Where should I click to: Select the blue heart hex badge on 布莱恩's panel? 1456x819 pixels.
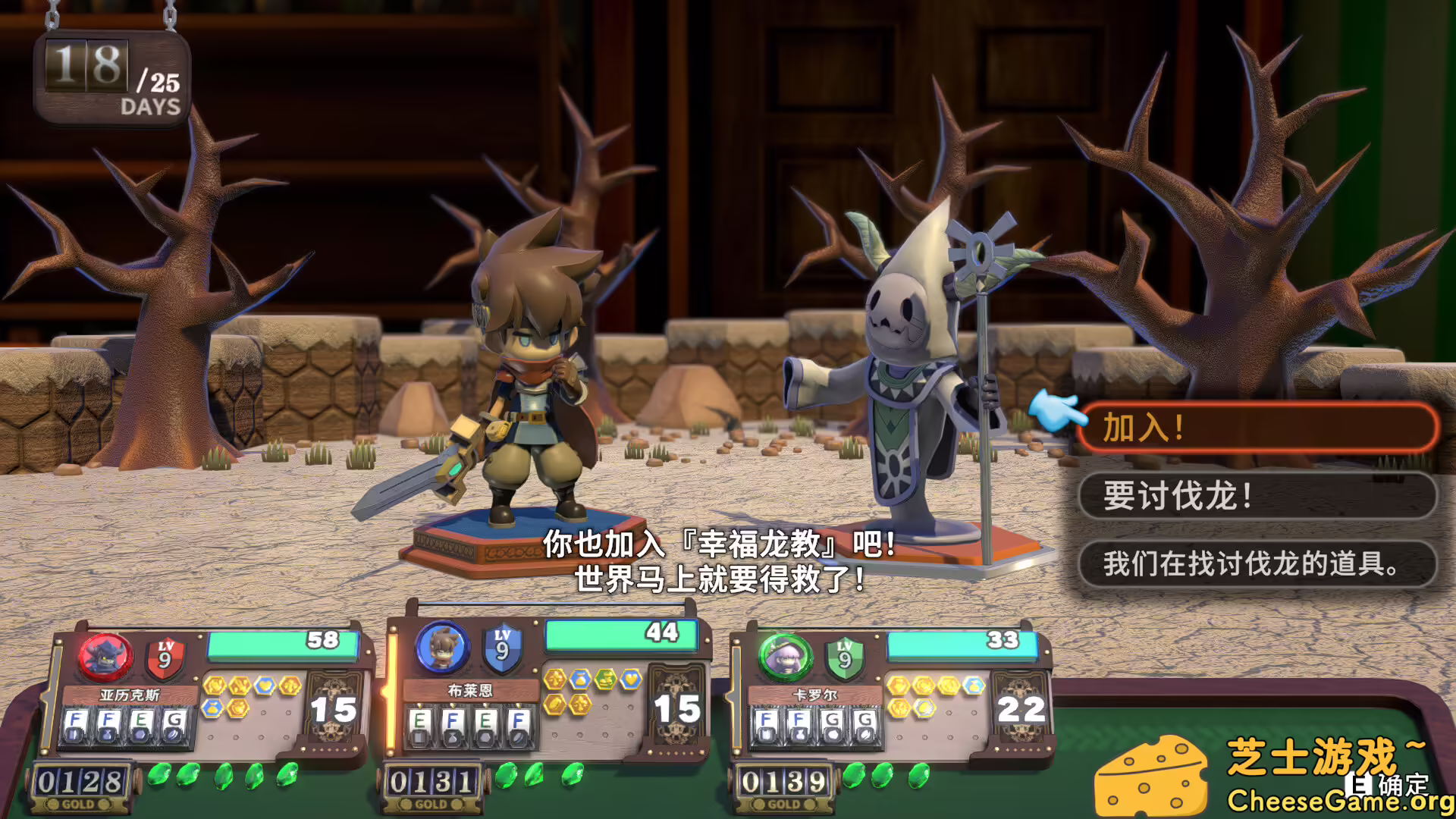[629, 680]
